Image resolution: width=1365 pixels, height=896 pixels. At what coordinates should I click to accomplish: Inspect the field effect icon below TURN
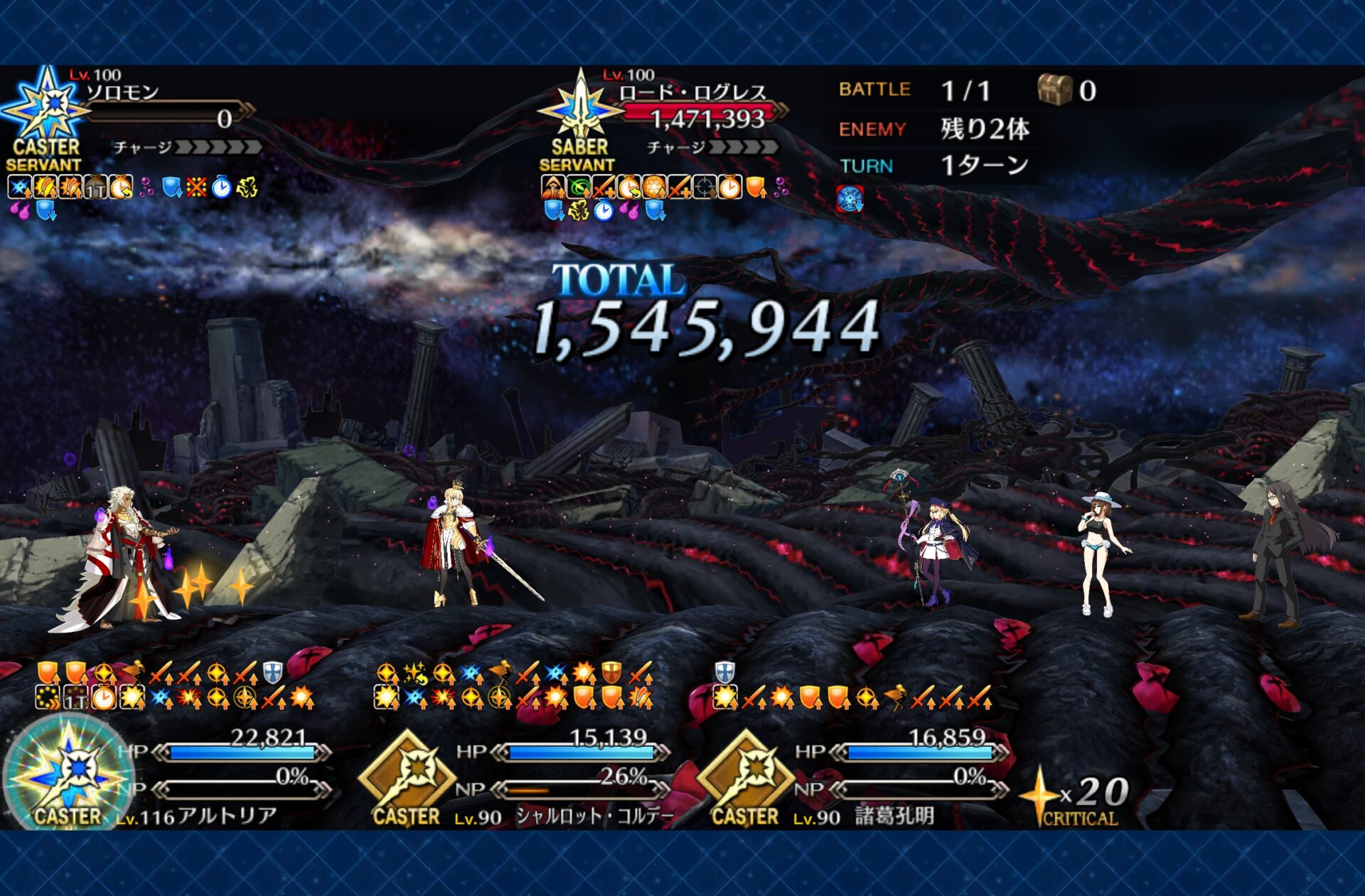pyautogui.click(x=850, y=200)
